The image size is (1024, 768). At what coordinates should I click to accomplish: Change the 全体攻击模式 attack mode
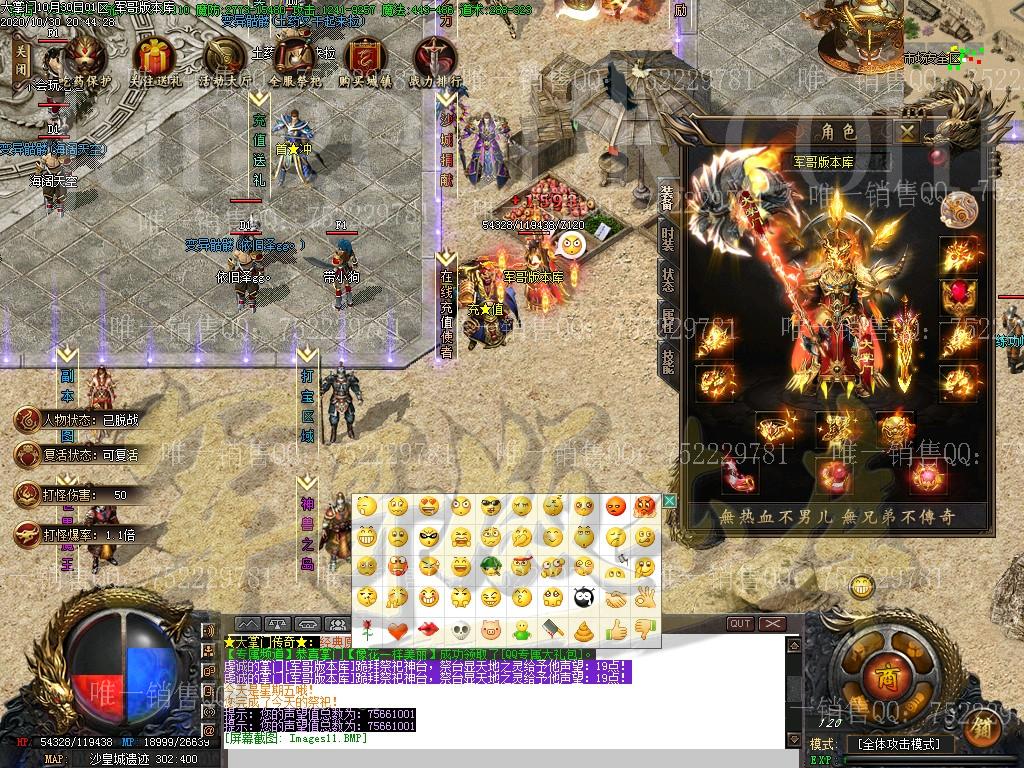[x=897, y=744]
